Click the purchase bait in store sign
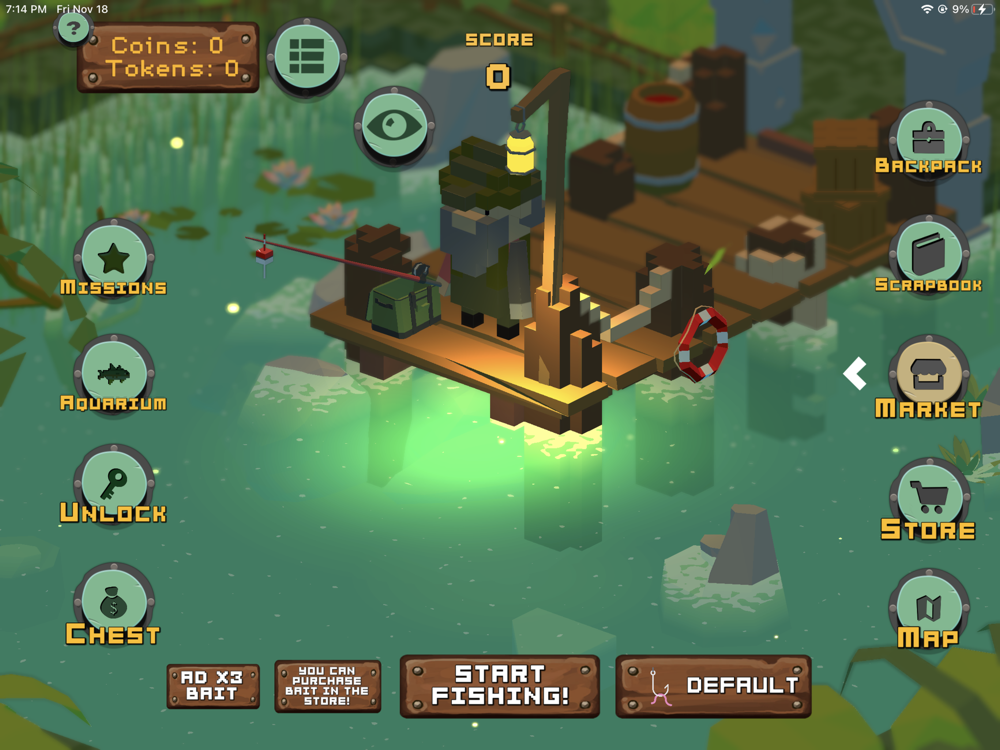 (327, 686)
